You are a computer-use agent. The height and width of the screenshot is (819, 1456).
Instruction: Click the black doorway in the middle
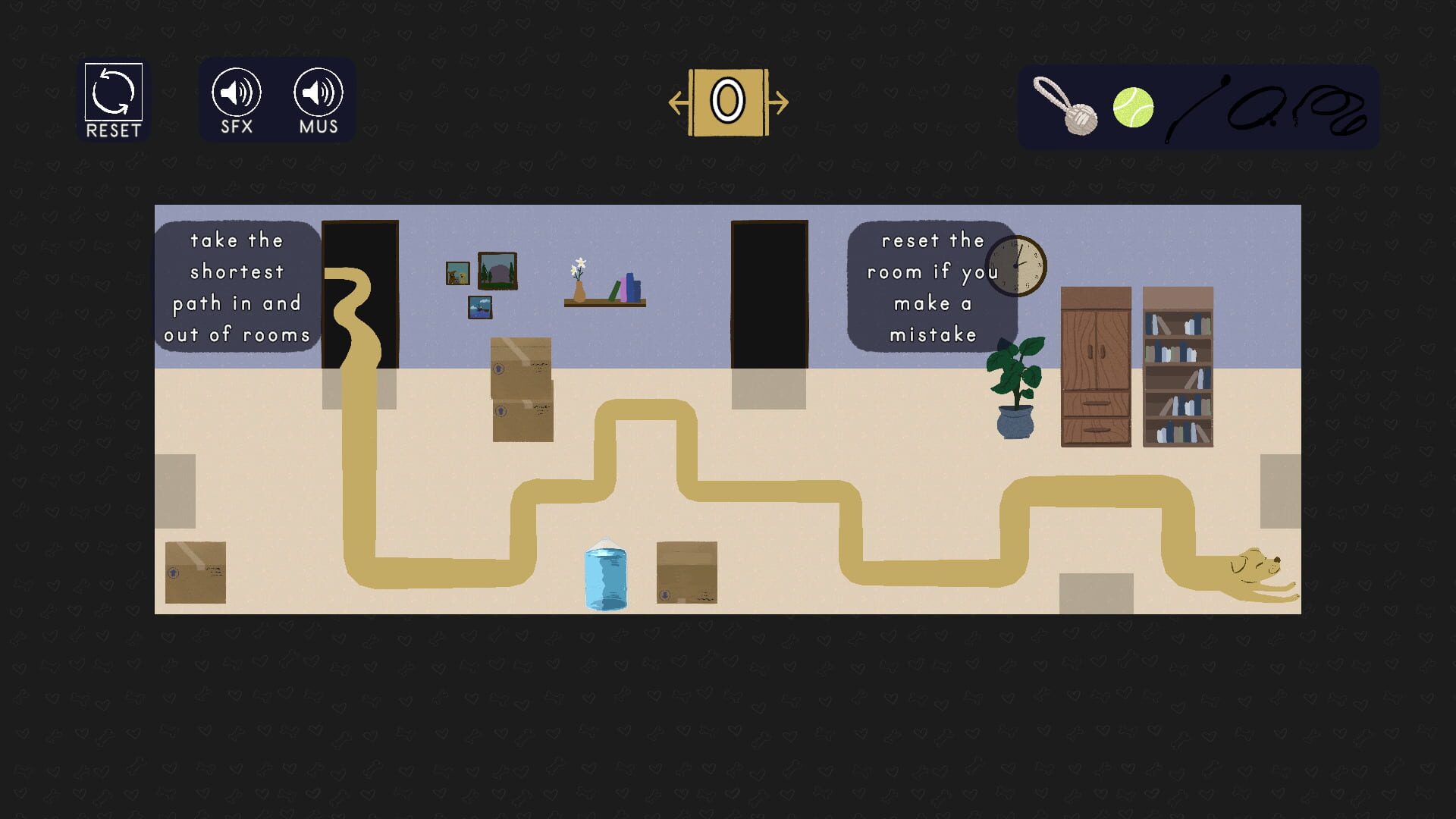(767, 292)
